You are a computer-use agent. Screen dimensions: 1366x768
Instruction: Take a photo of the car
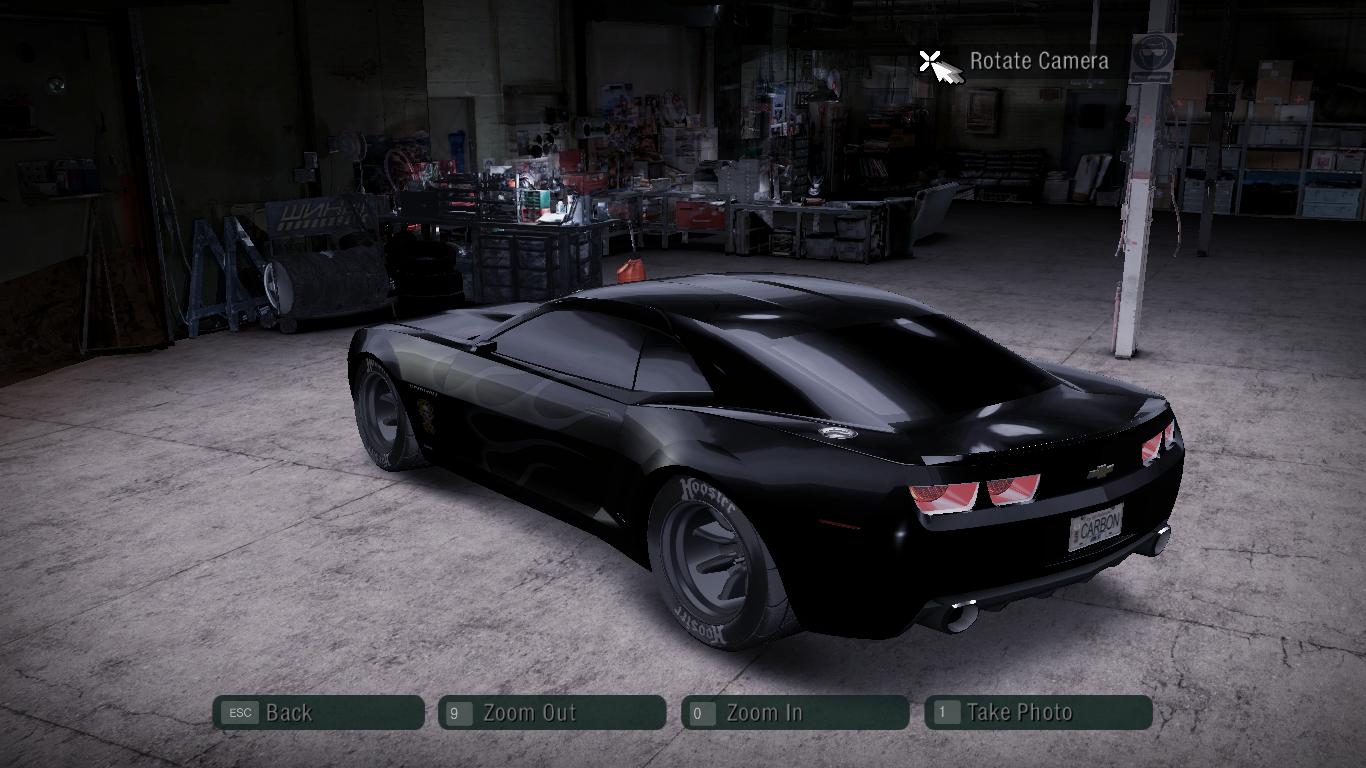pos(1038,713)
